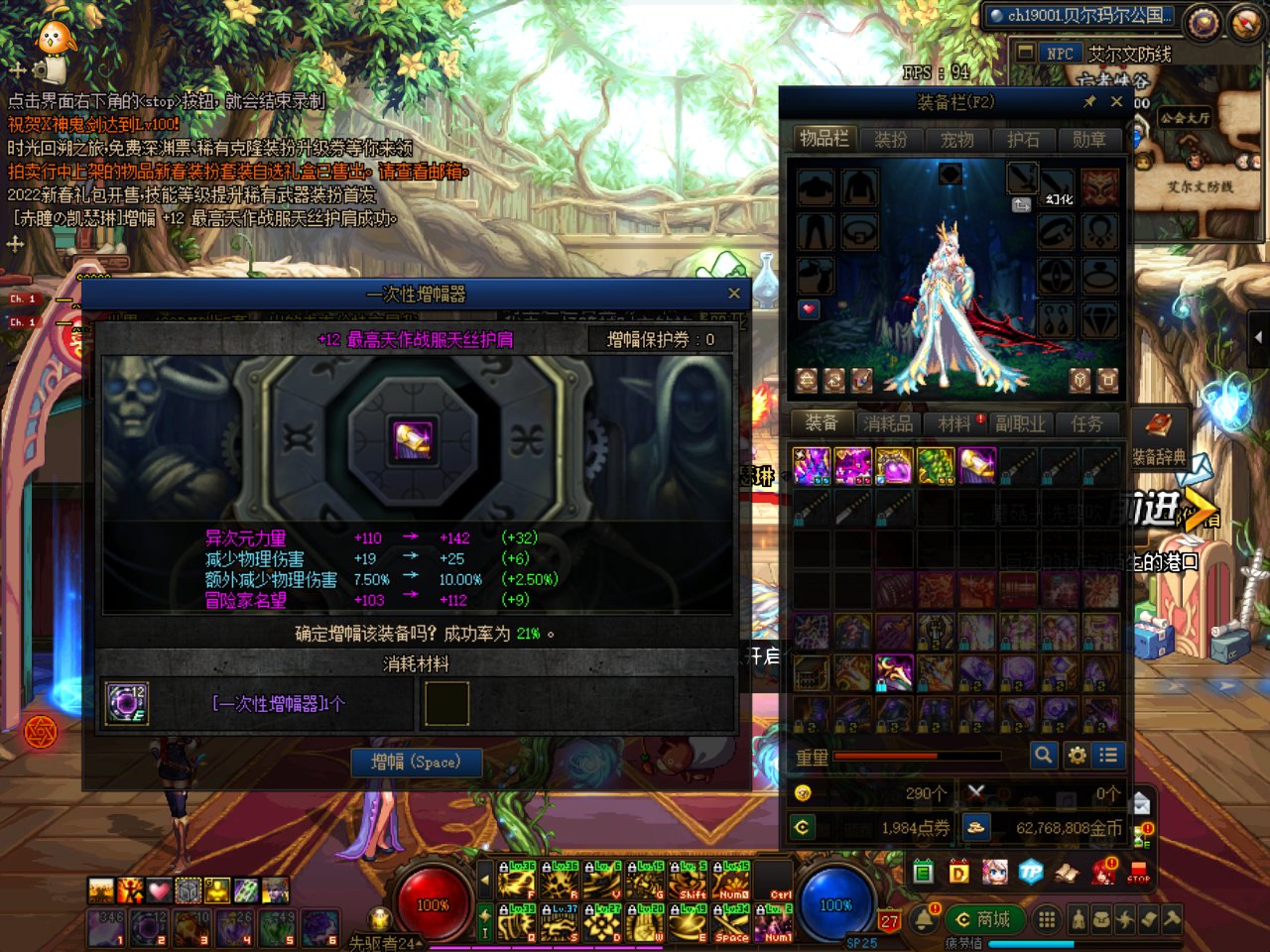The image size is (1270, 952).
Task: Select the 护石 tab
Action: pos(1023,140)
